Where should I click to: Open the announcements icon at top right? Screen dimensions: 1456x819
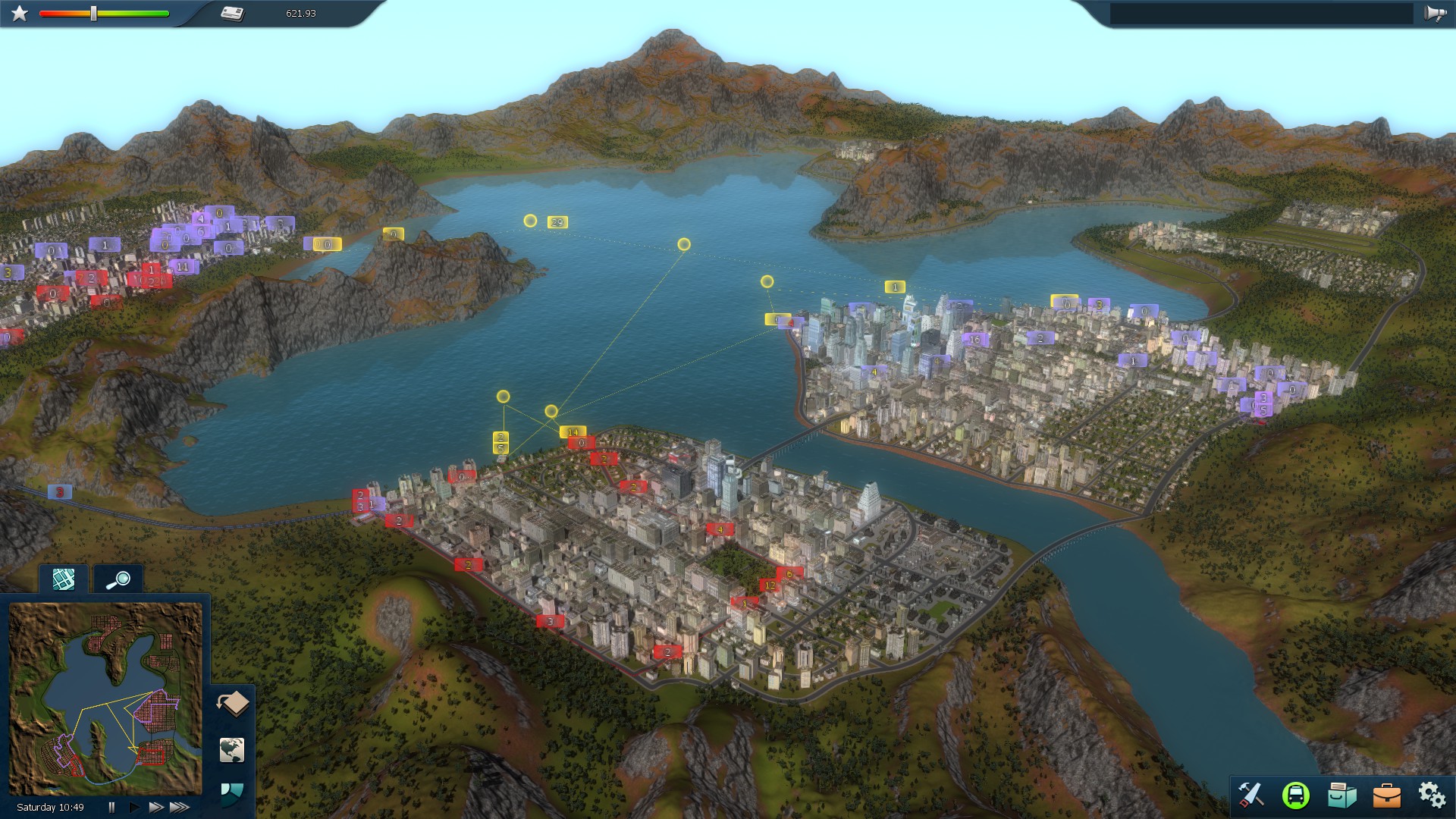[x=1433, y=12]
